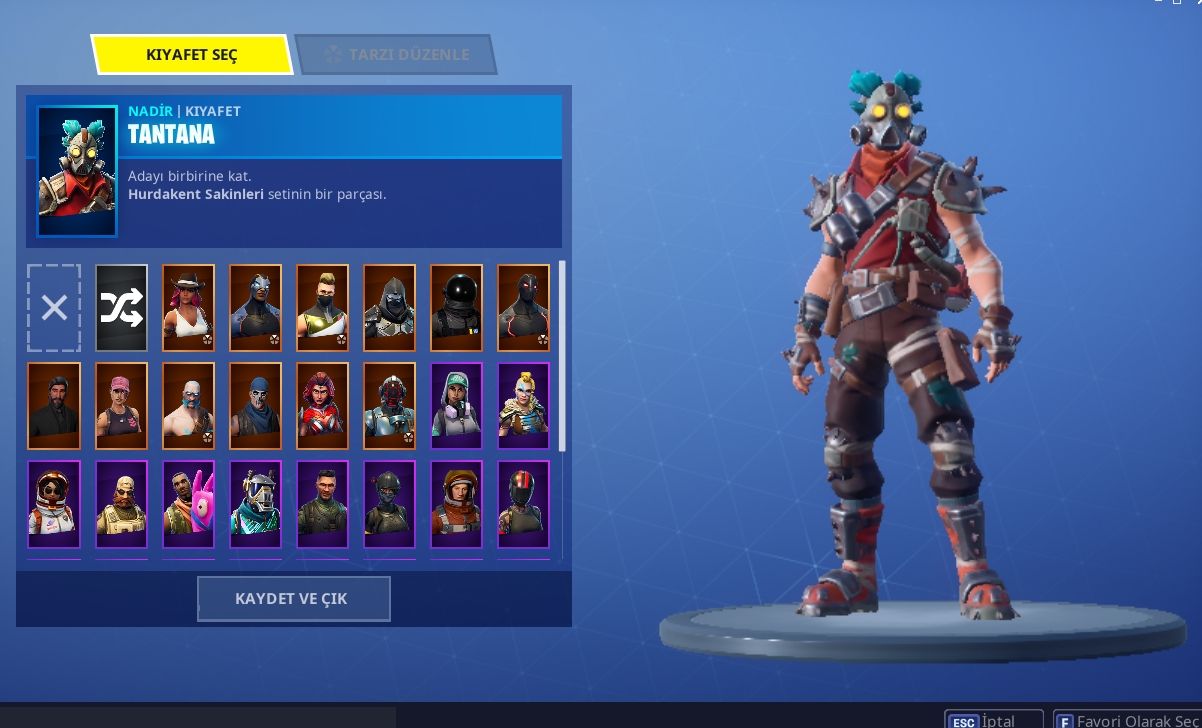Select The Reaper black suit outfit
The height and width of the screenshot is (728, 1202).
point(54,406)
